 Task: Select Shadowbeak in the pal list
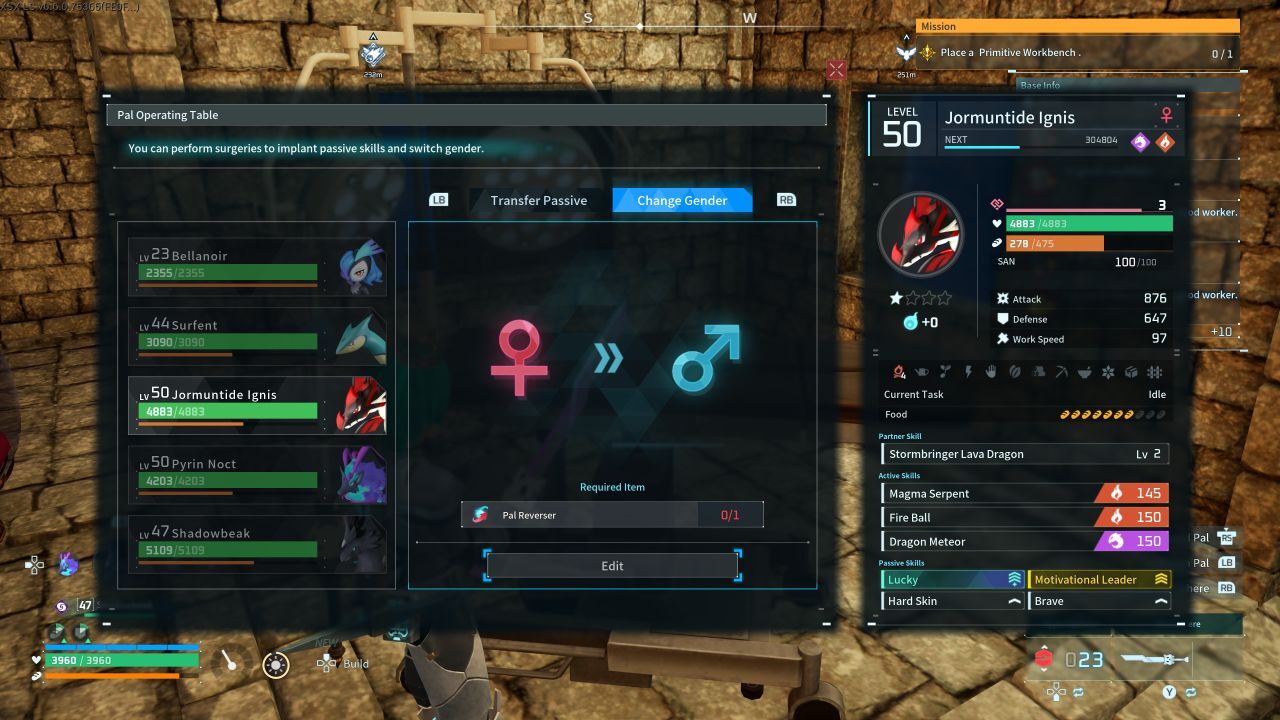tap(257, 543)
